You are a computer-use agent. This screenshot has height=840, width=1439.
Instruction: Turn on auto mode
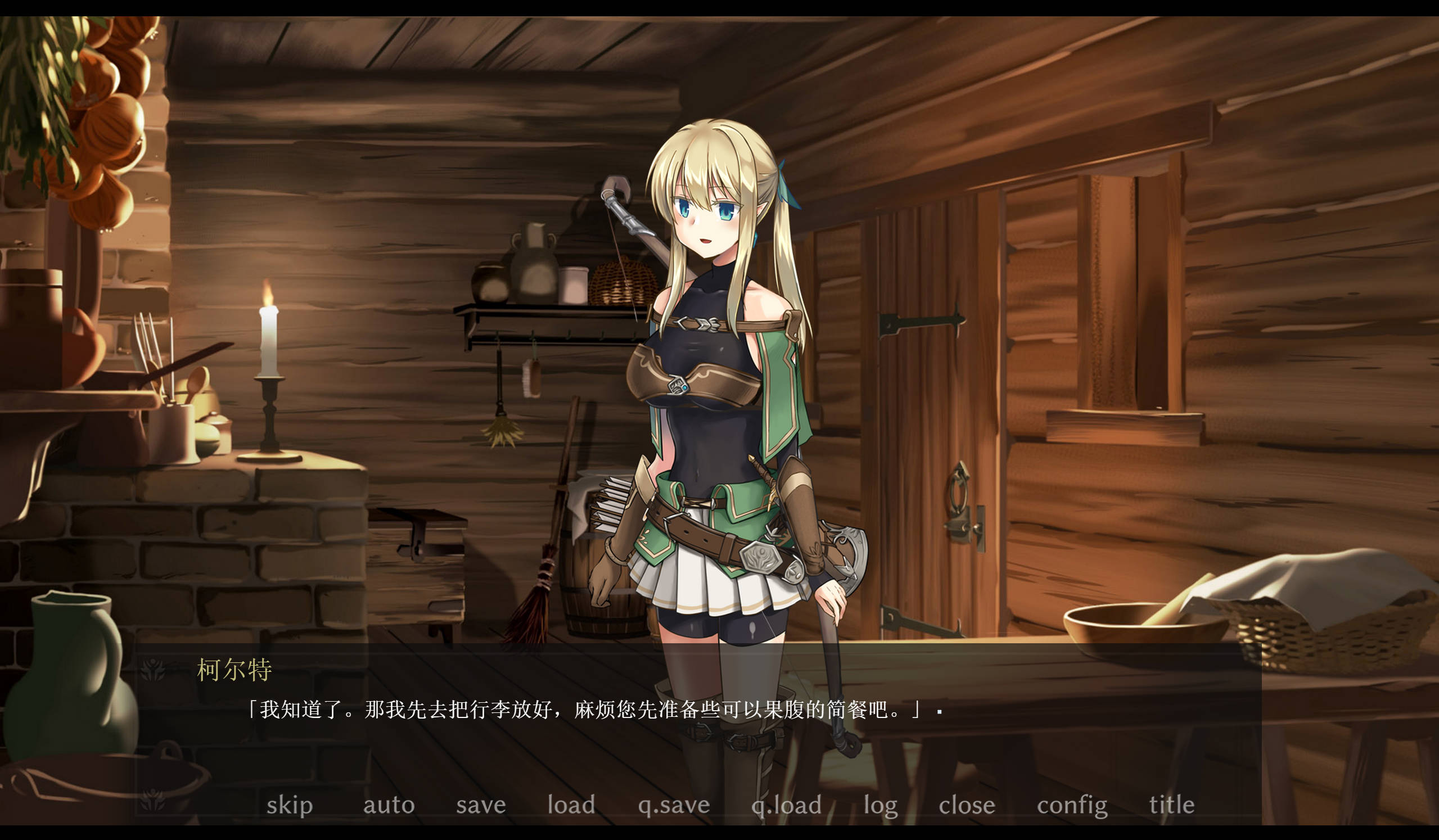pos(389,805)
